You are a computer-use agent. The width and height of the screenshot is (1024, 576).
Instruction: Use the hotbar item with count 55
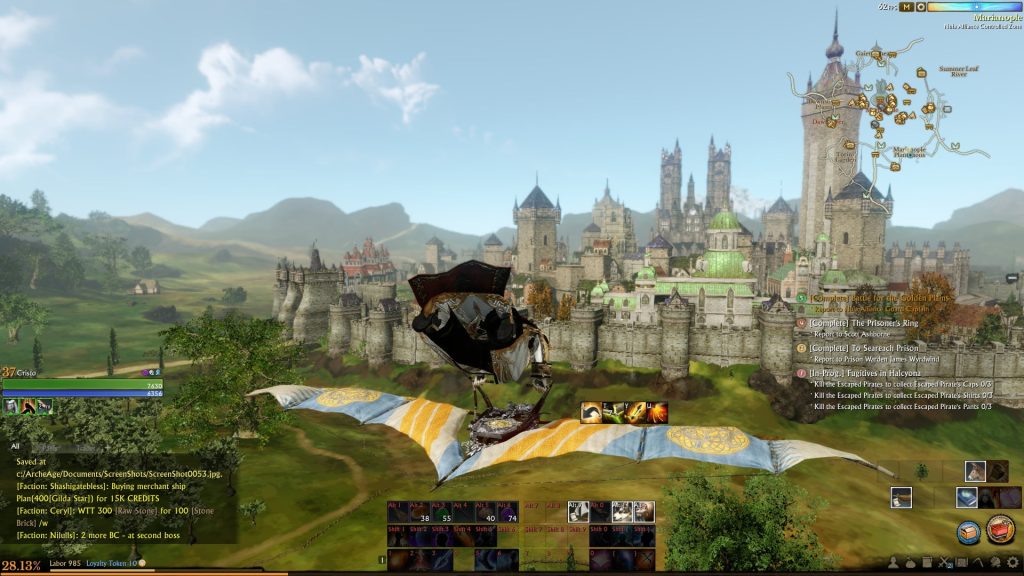tap(443, 512)
